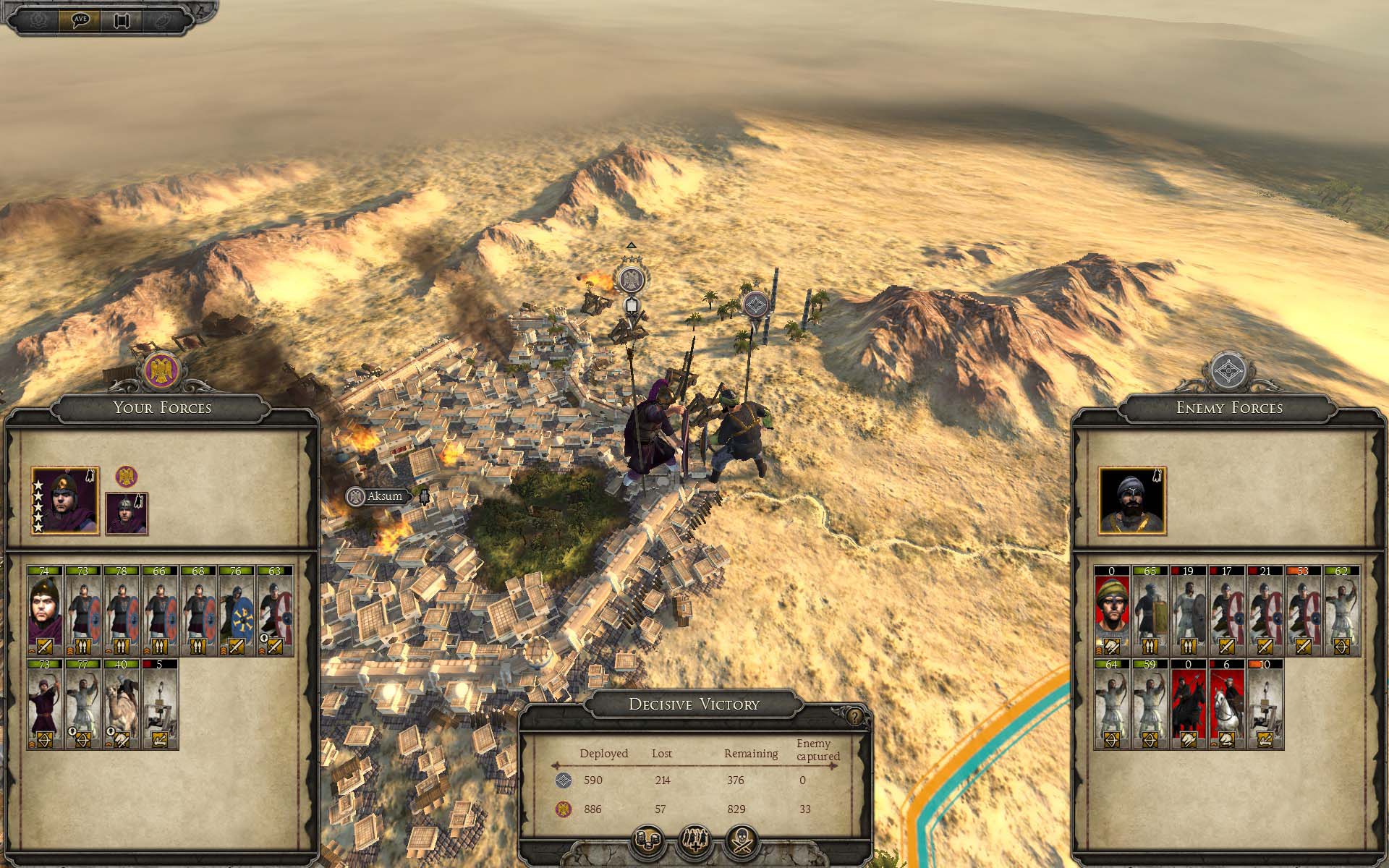This screenshot has height=868, width=1389.
Task: Select the camel rider unit card
Action: pyautogui.click(x=122, y=705)
